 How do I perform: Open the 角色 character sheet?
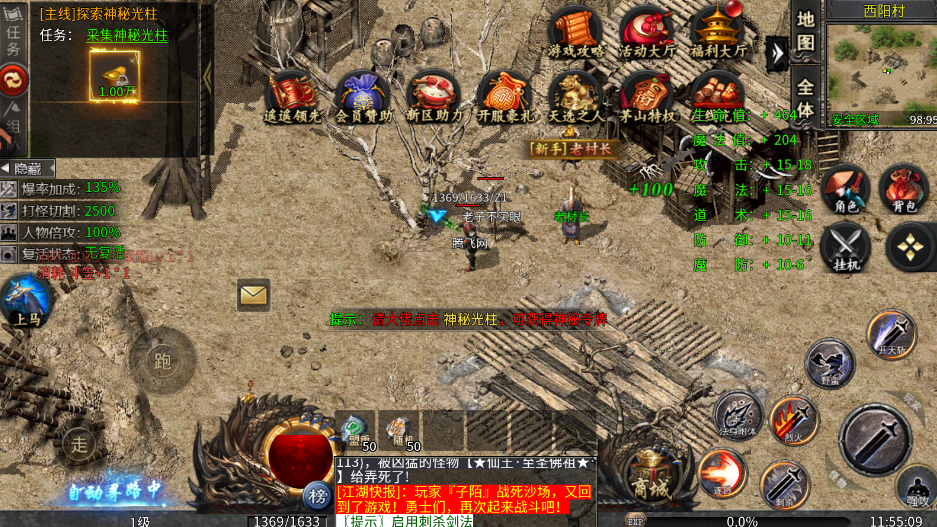pos(846,188)
